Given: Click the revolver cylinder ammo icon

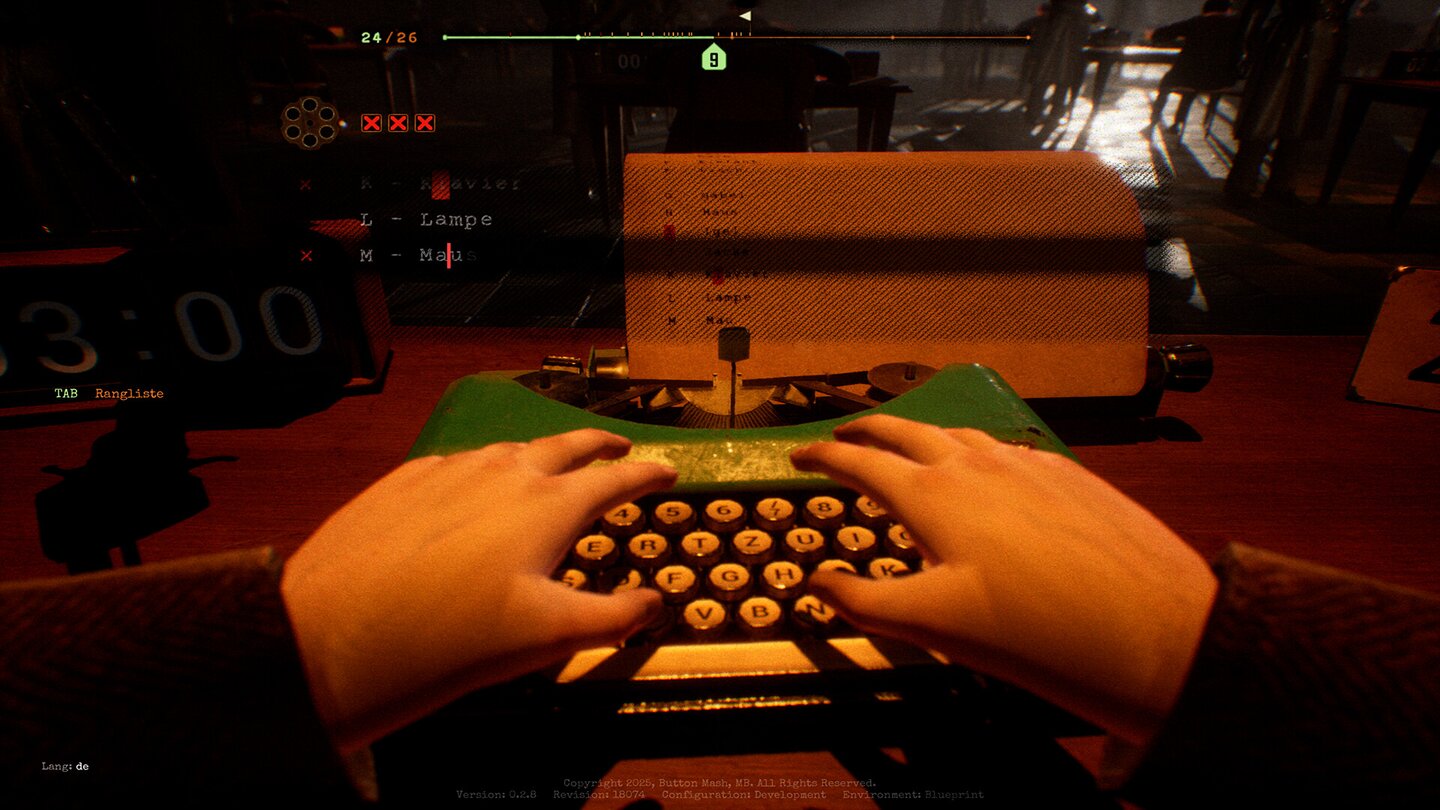Looking at the screenshot, I should [x=311, y=124].
